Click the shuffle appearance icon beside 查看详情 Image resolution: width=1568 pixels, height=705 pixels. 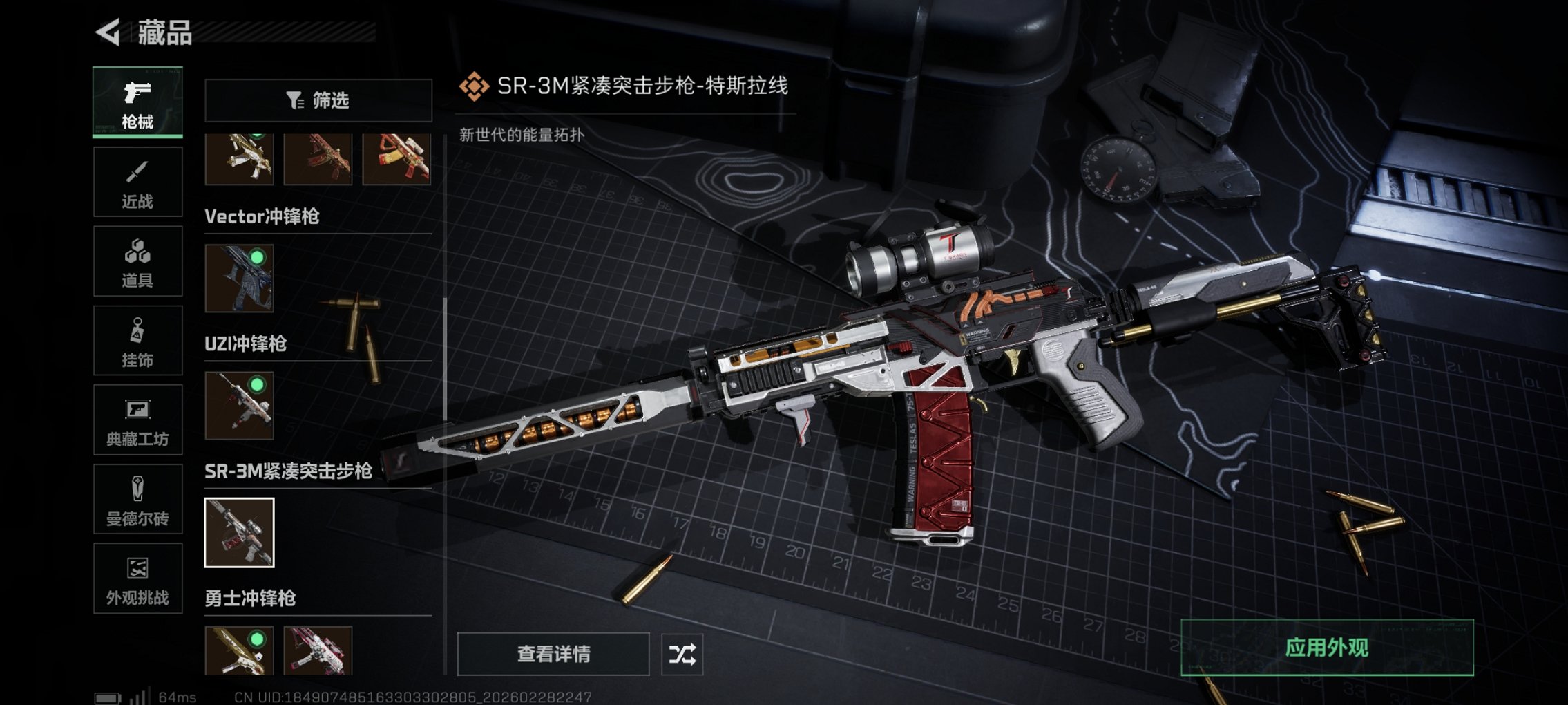click(x=683, y=652)
